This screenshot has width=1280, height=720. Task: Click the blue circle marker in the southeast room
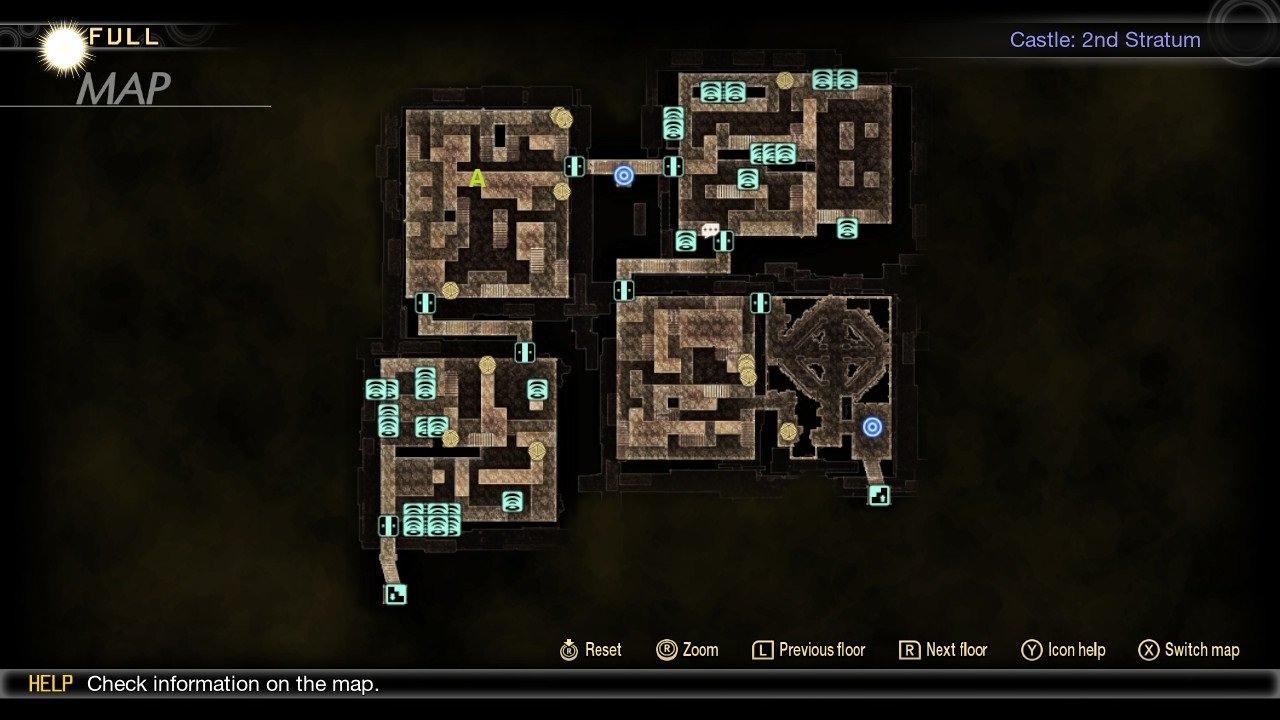(x=872, y=427)
